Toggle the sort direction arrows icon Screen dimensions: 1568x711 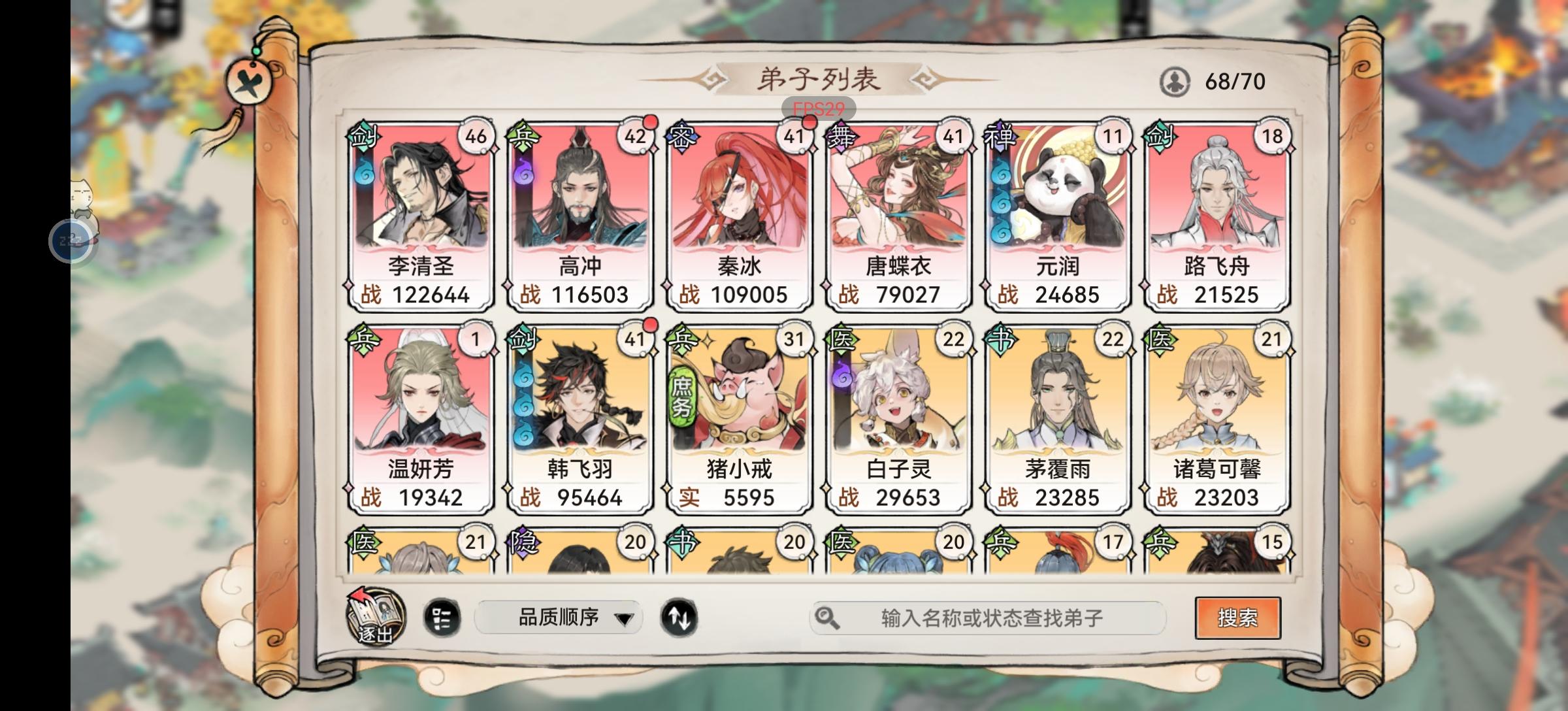680,616
